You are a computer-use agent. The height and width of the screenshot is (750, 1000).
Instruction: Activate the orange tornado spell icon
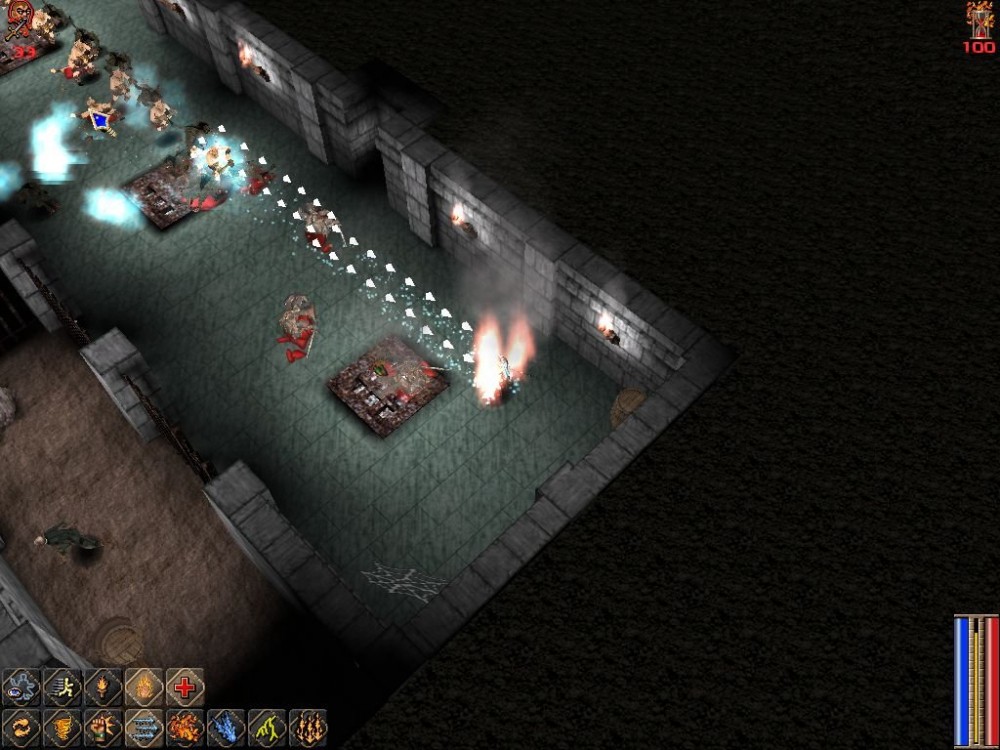click(62, 728)
